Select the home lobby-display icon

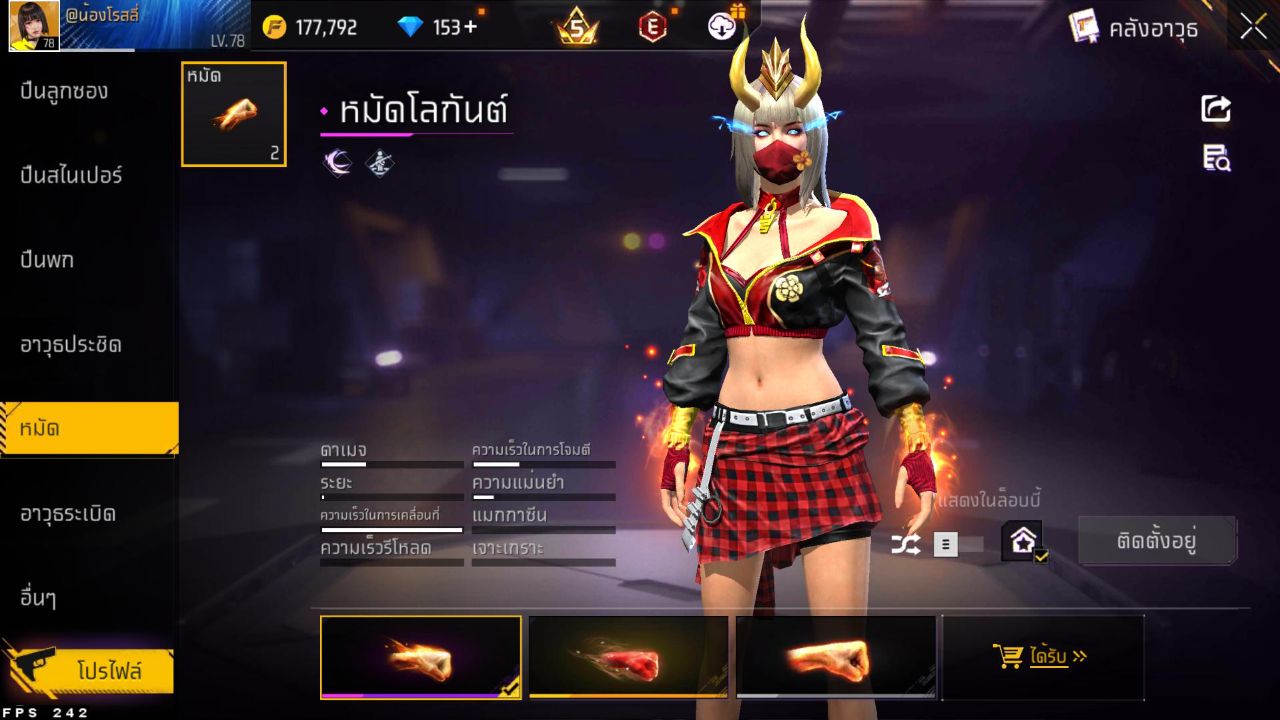[x=1020, y=540]
